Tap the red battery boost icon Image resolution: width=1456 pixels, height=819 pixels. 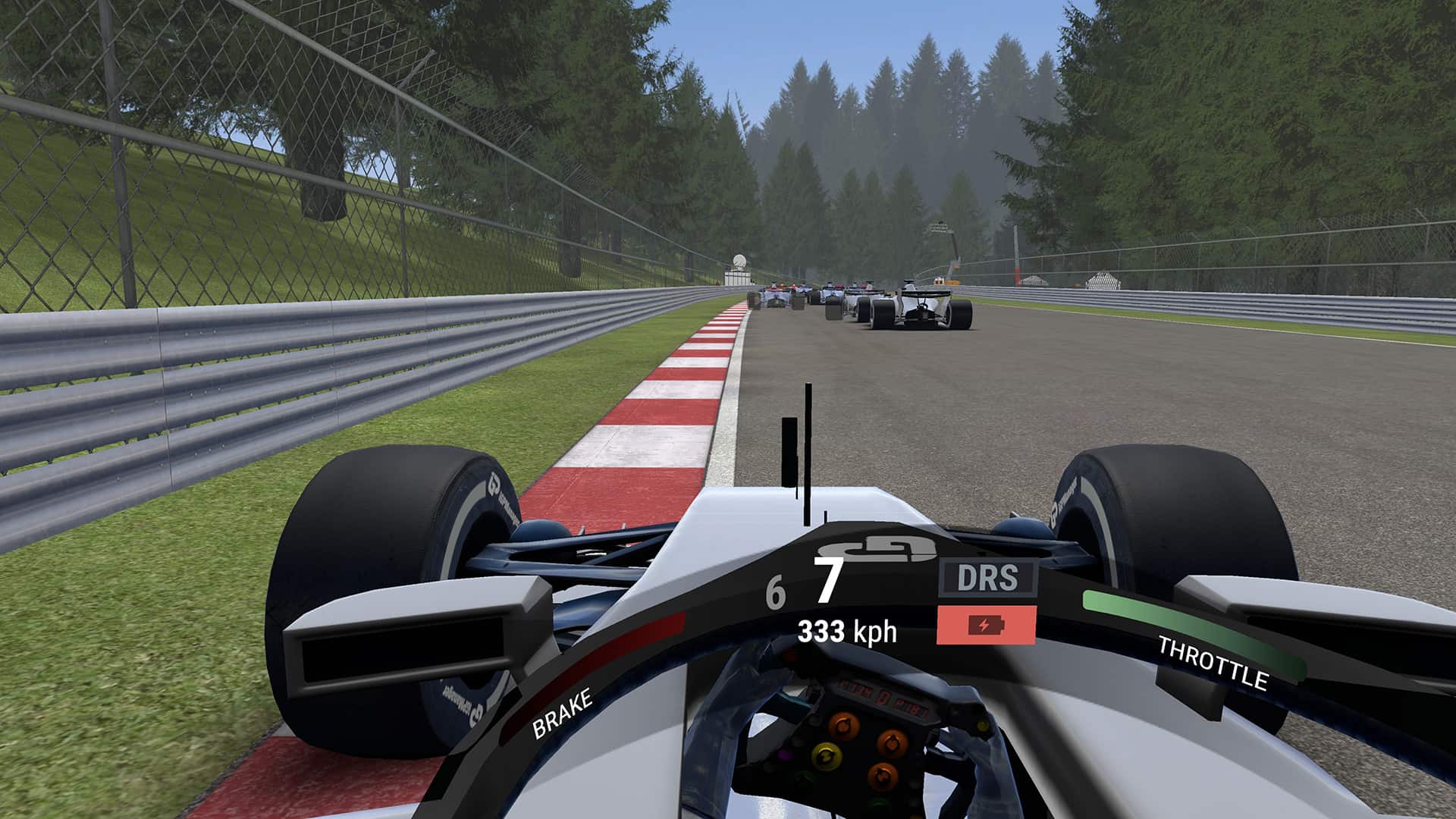[986, 626]
